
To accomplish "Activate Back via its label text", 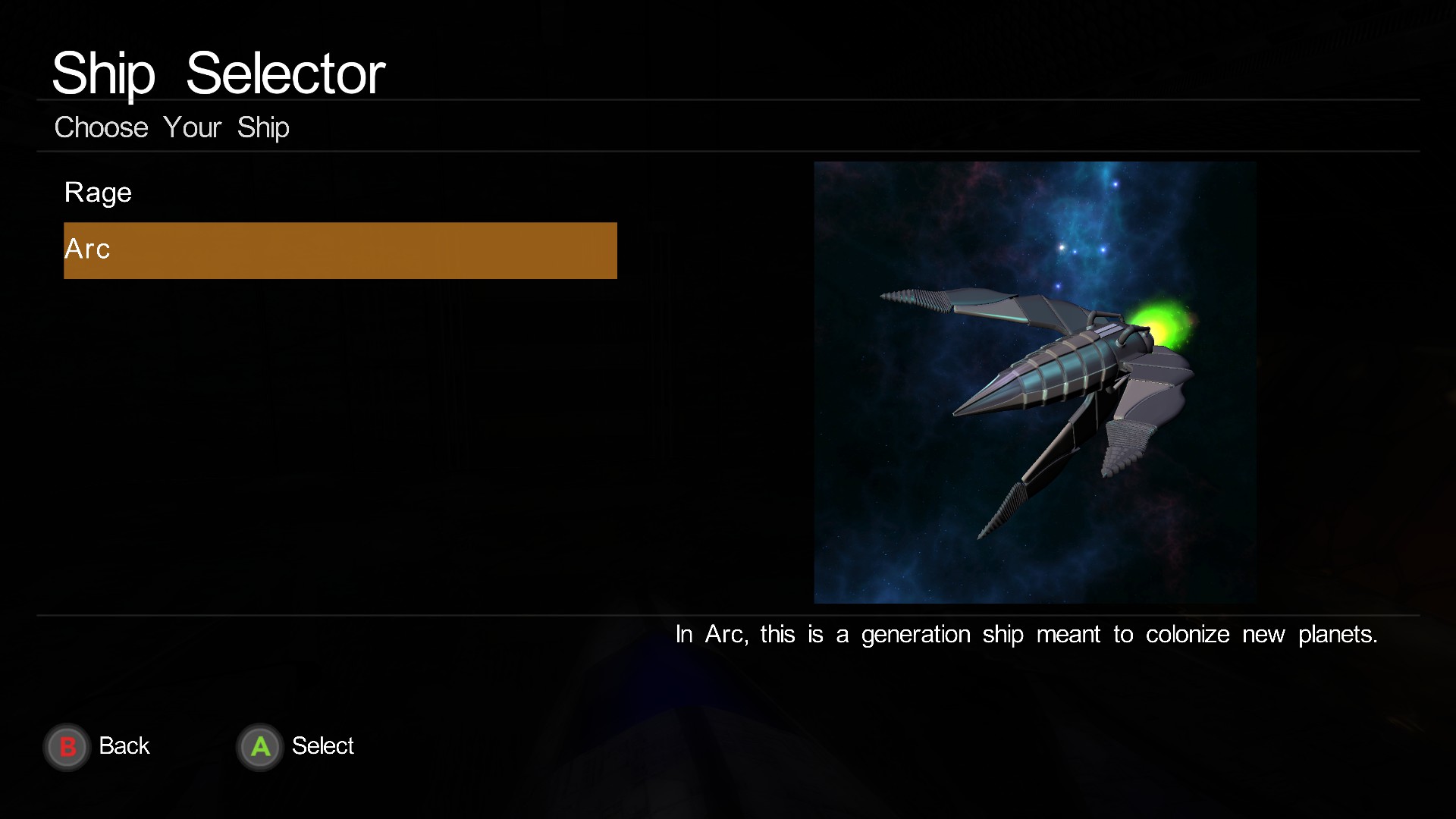I will (124, 746).
